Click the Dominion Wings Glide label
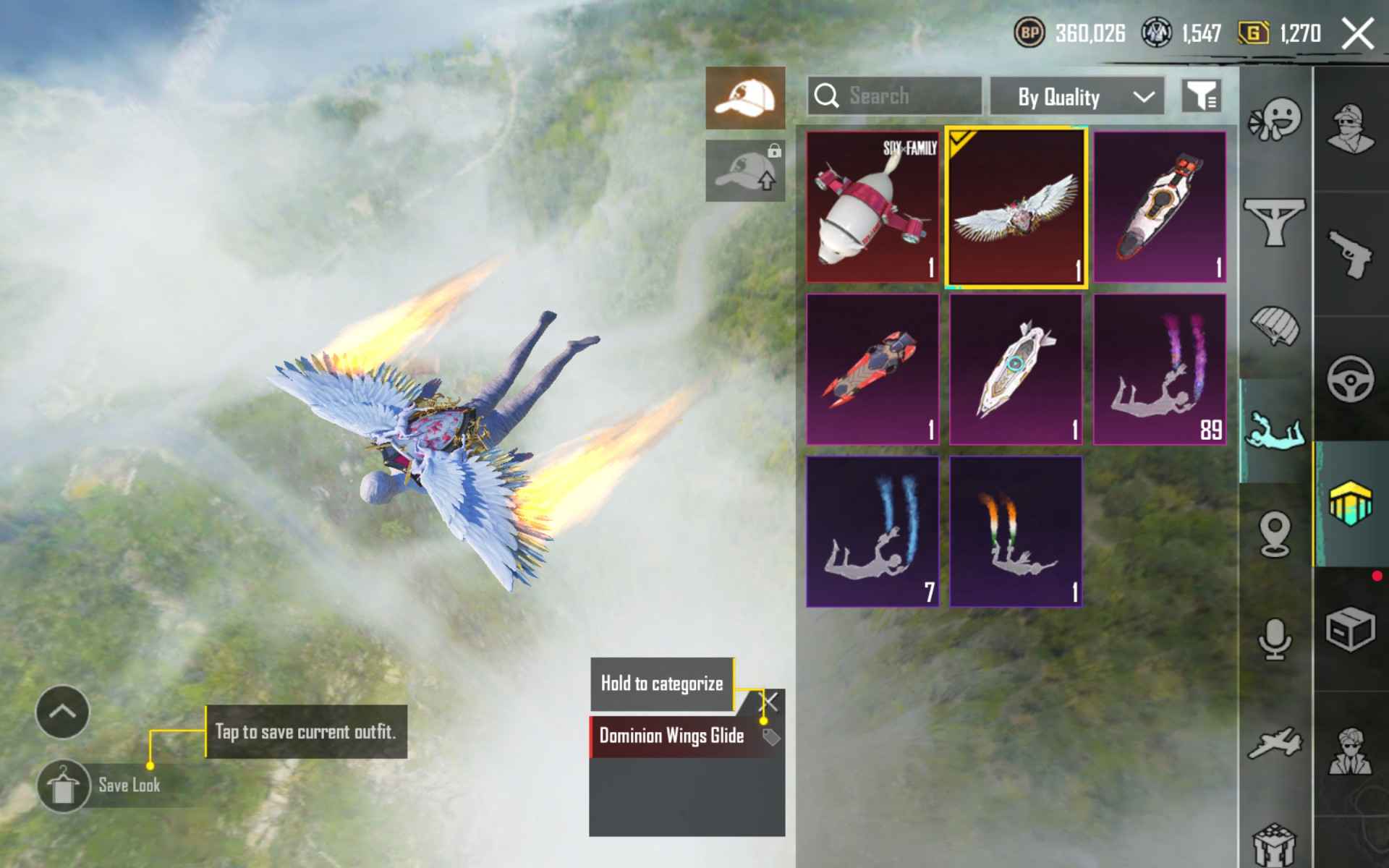Image resolution: width=1389 pixels, height=868 pixels. (x=671, y=736)
